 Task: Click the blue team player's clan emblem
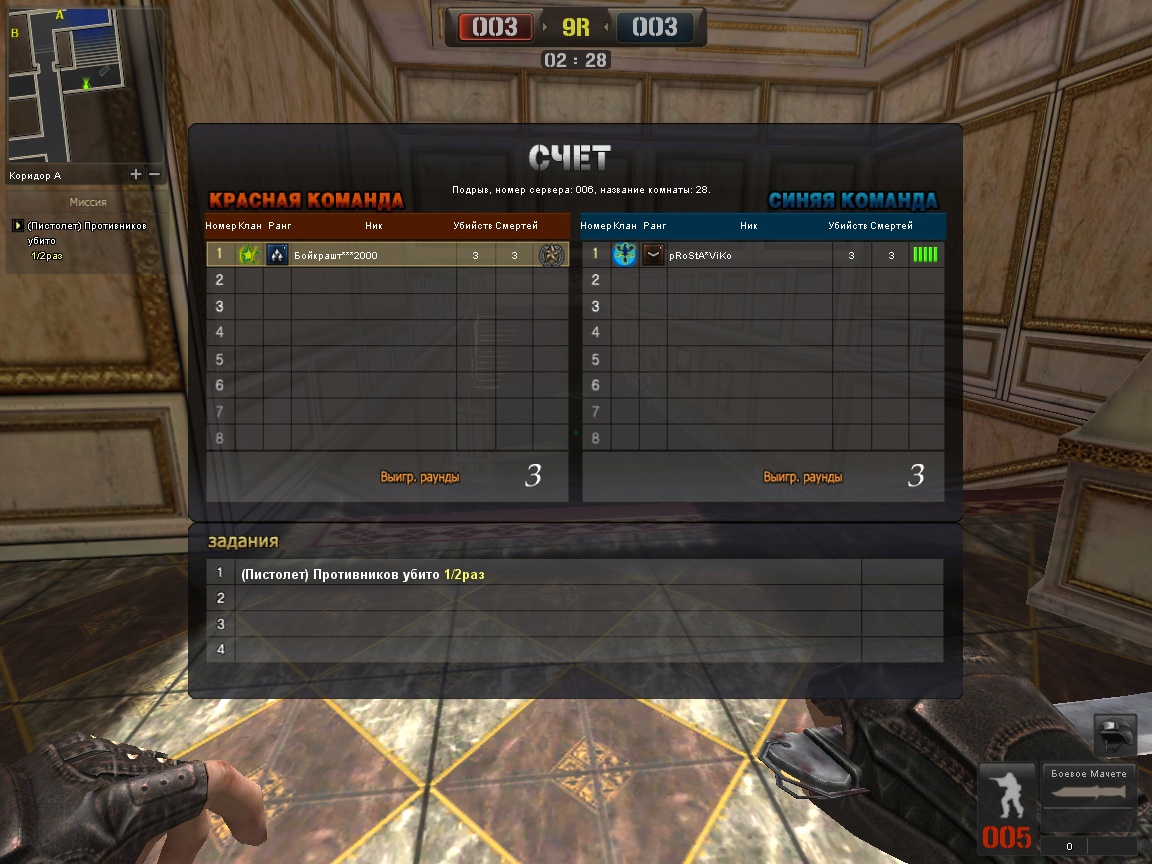tap(625, 255)
